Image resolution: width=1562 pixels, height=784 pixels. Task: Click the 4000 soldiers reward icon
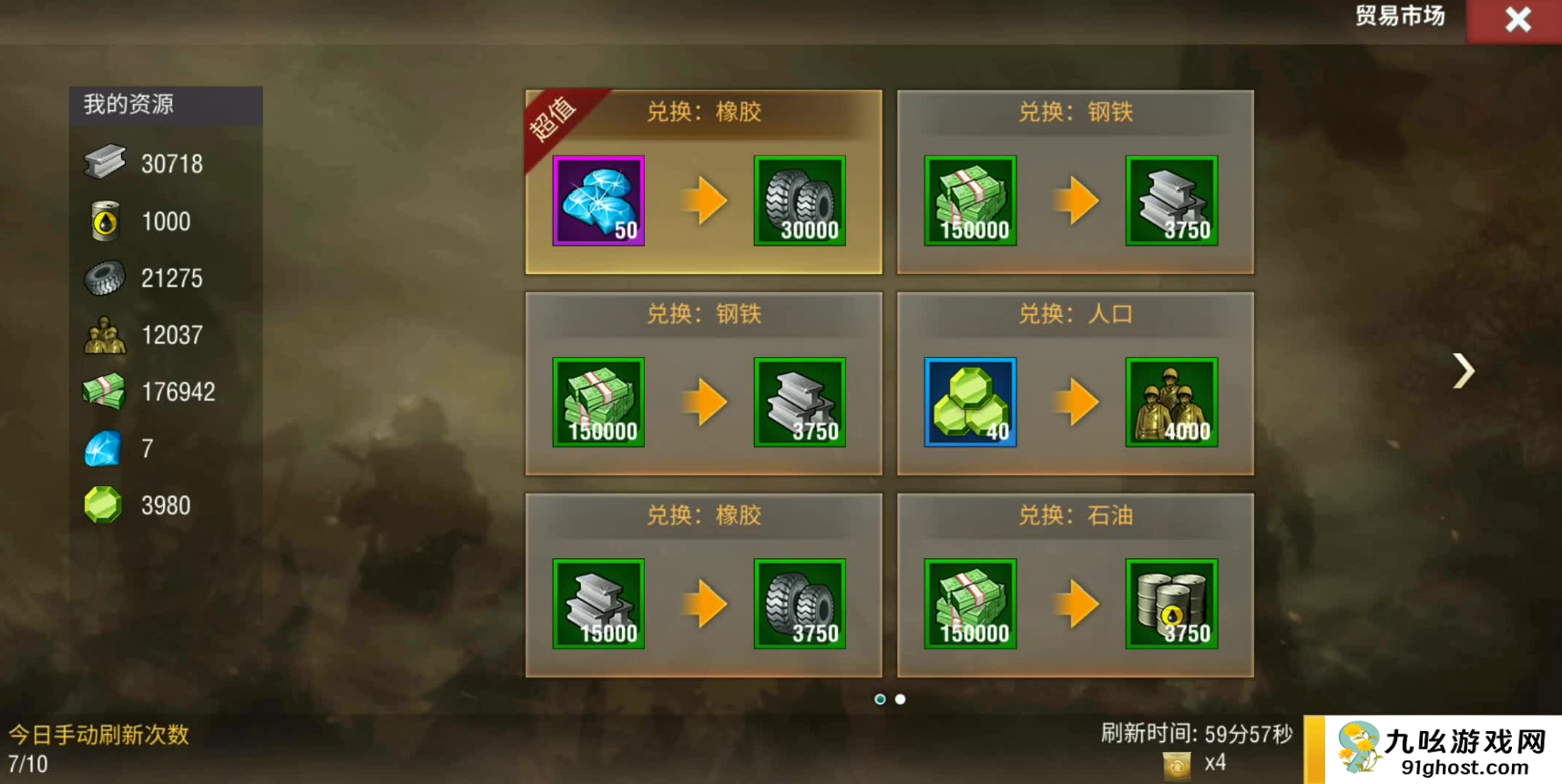click(x=1171, y=402)
